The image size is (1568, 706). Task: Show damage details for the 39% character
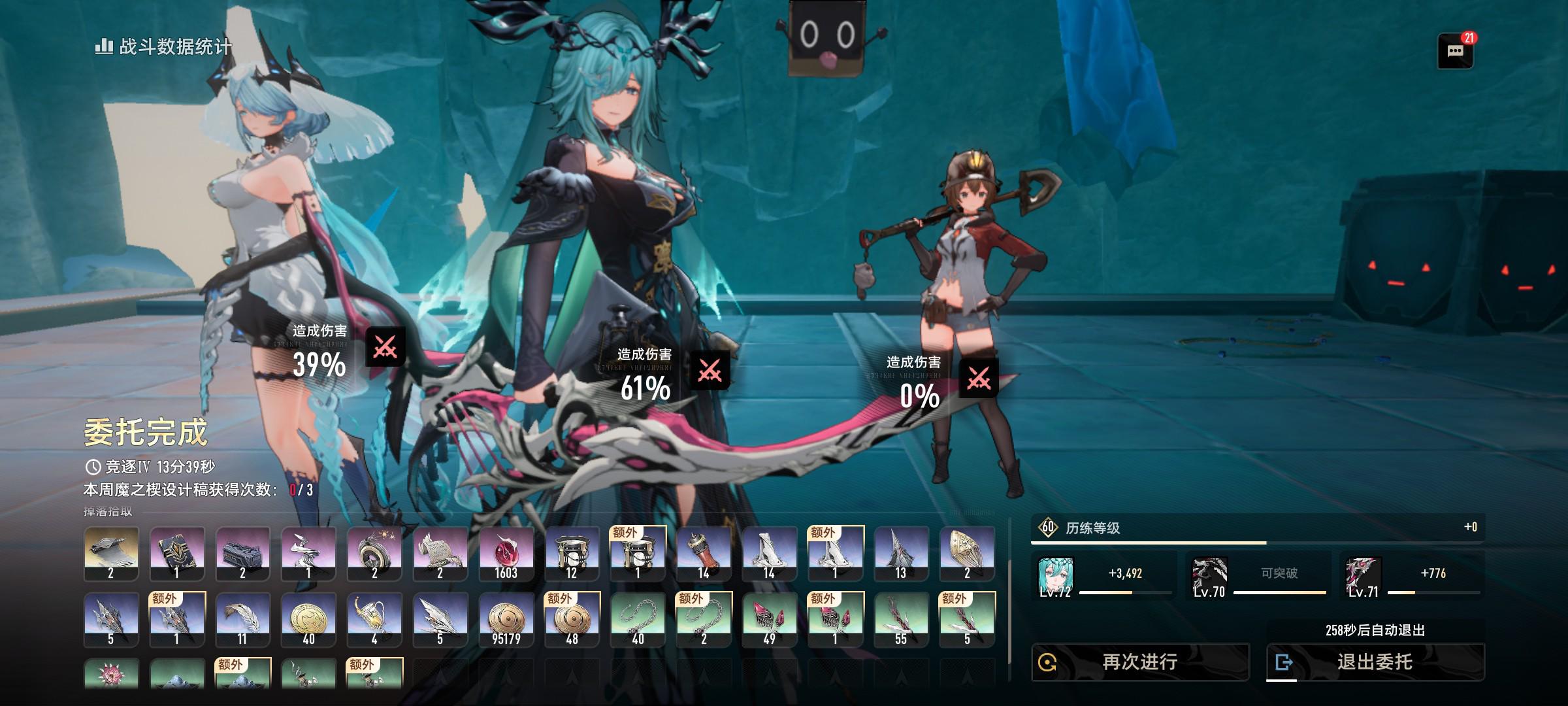pyautogui.click(x=385, y=347)
